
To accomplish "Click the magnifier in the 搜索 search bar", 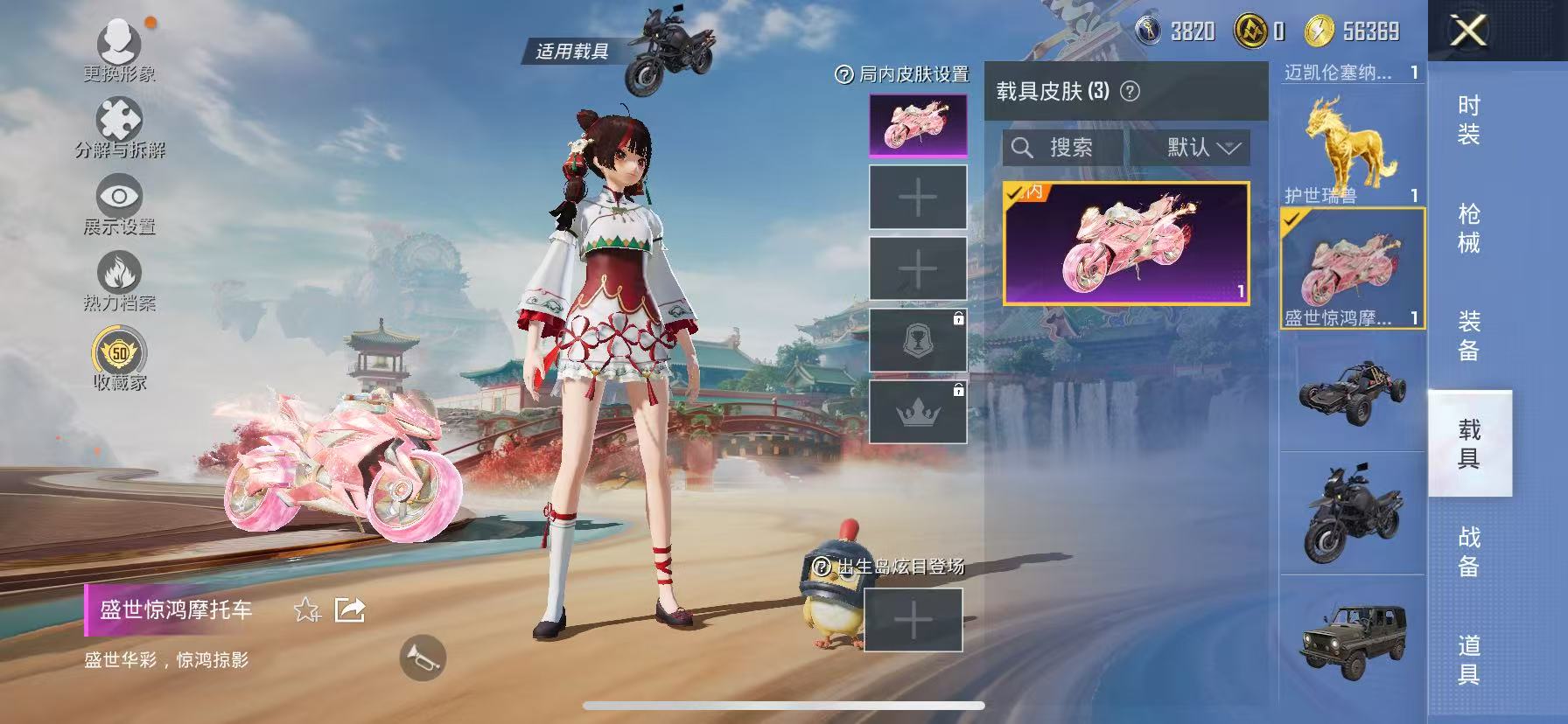I will click(1021, 147).
